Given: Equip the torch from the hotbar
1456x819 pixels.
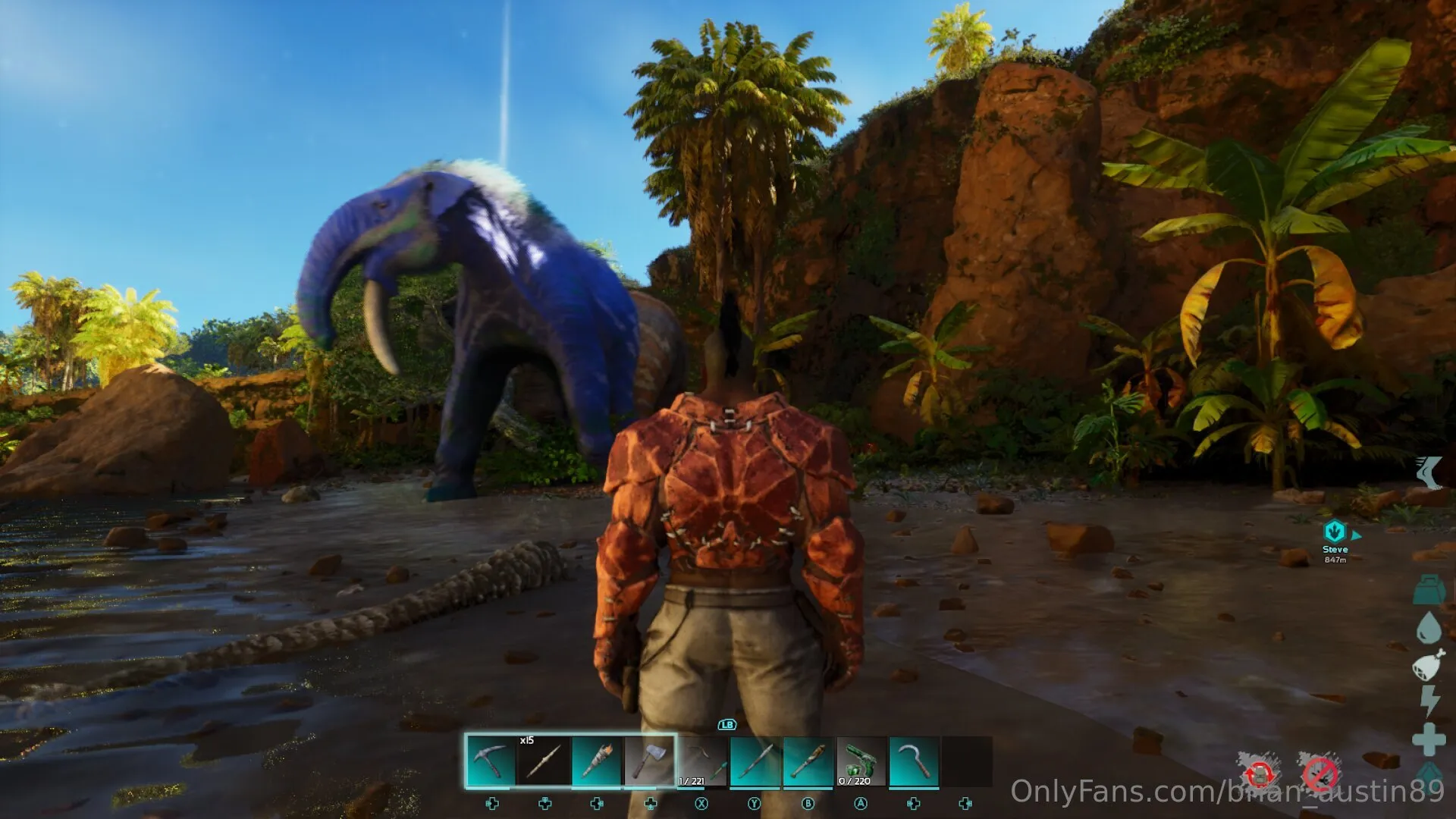Looking at the screenshot, I should point(597,761).
